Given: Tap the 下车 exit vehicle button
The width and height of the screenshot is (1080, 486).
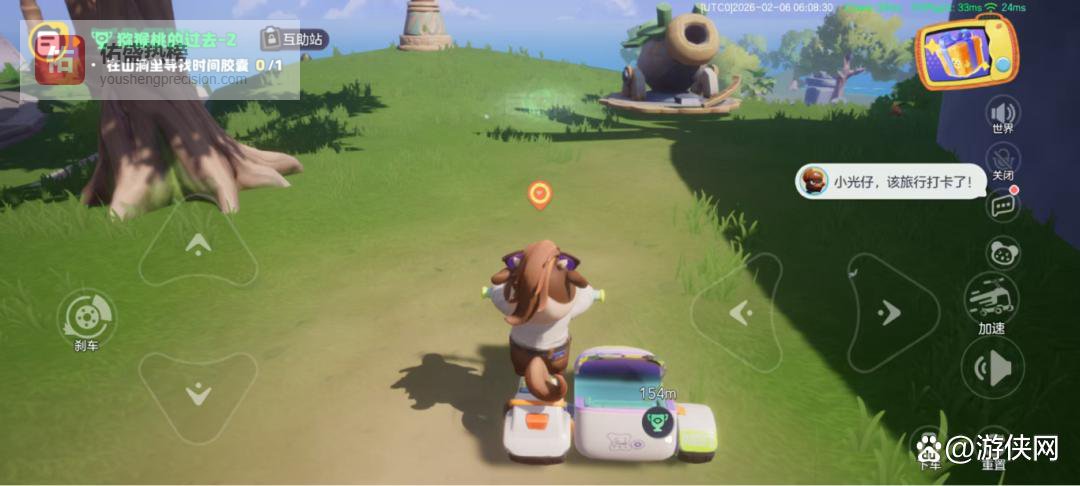Looking at the screenshot, I should click(x=929, y=445).
